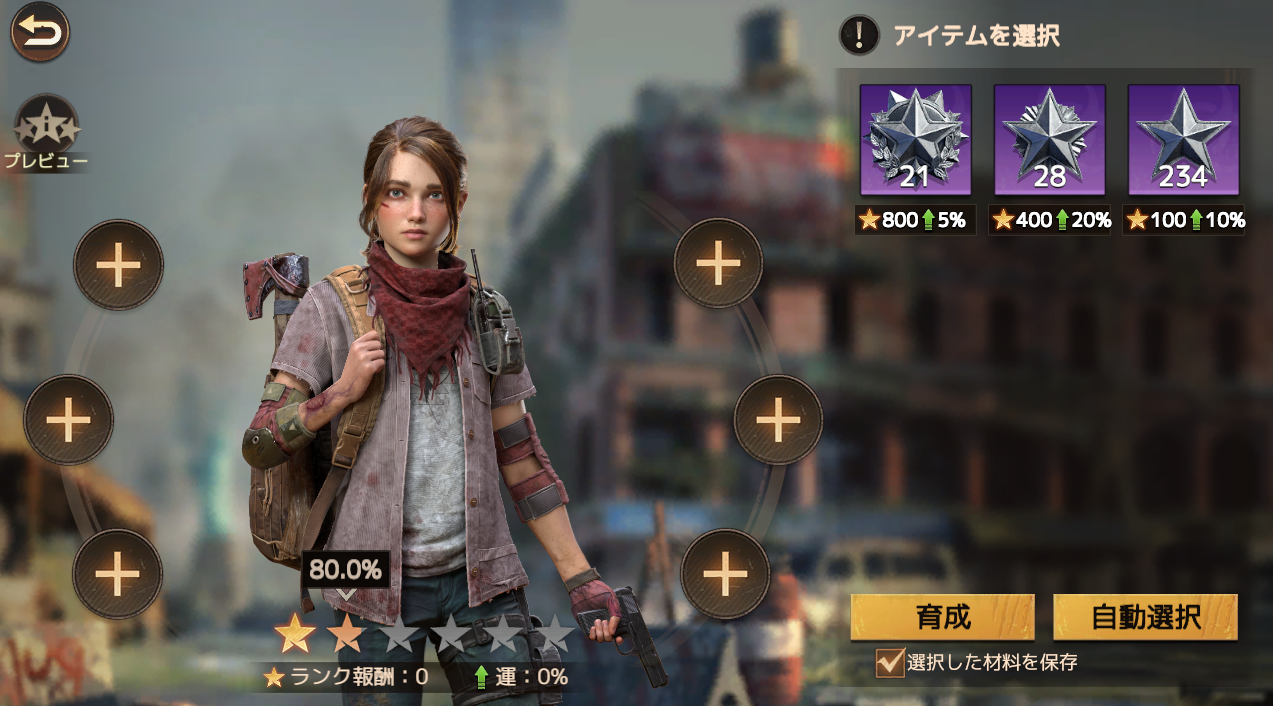The image size is (1273, 706).
Task: Show info via the exclamation mark icon
Action: coord(858,36)
